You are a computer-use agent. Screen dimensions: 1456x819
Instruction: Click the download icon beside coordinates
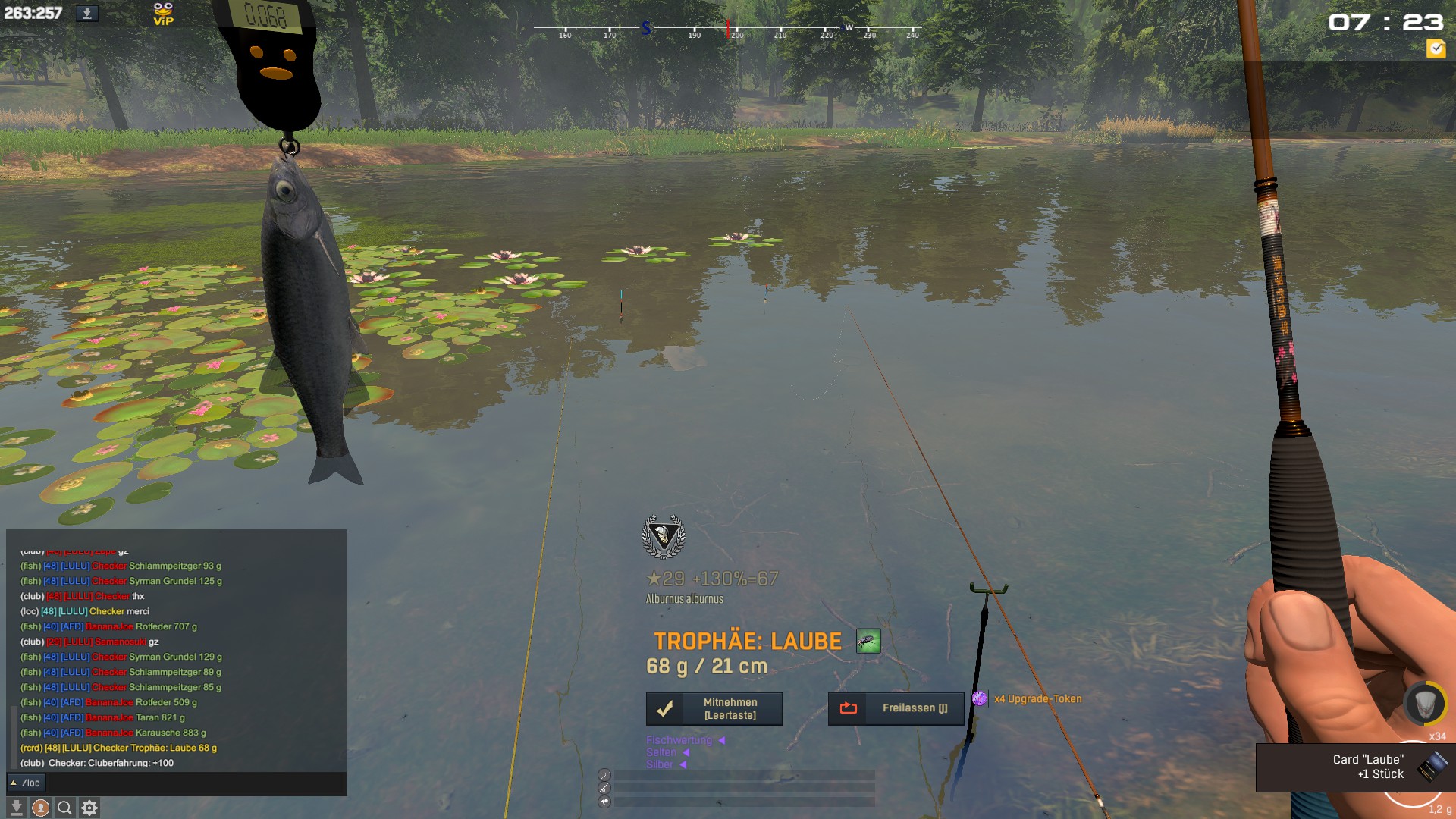coord(87,14)
